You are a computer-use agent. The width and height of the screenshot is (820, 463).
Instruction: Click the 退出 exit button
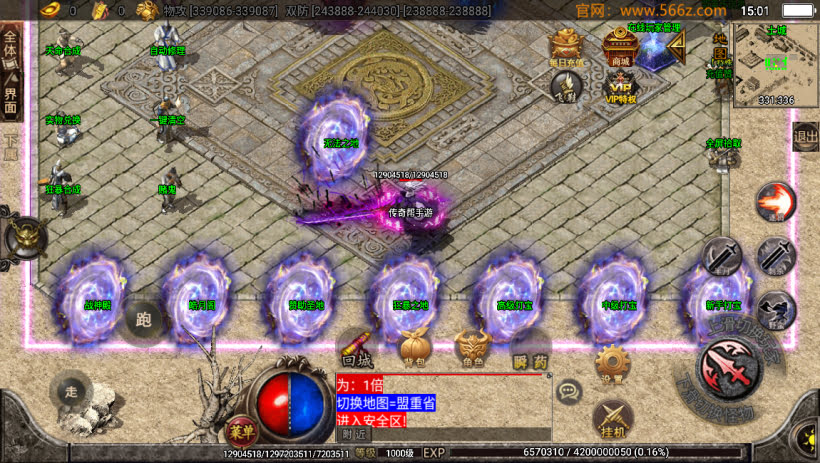(x=805, y=137)
